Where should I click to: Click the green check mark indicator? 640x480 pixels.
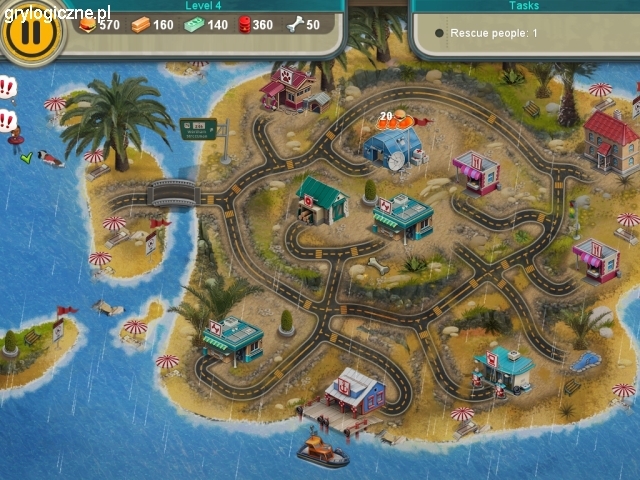27,157
